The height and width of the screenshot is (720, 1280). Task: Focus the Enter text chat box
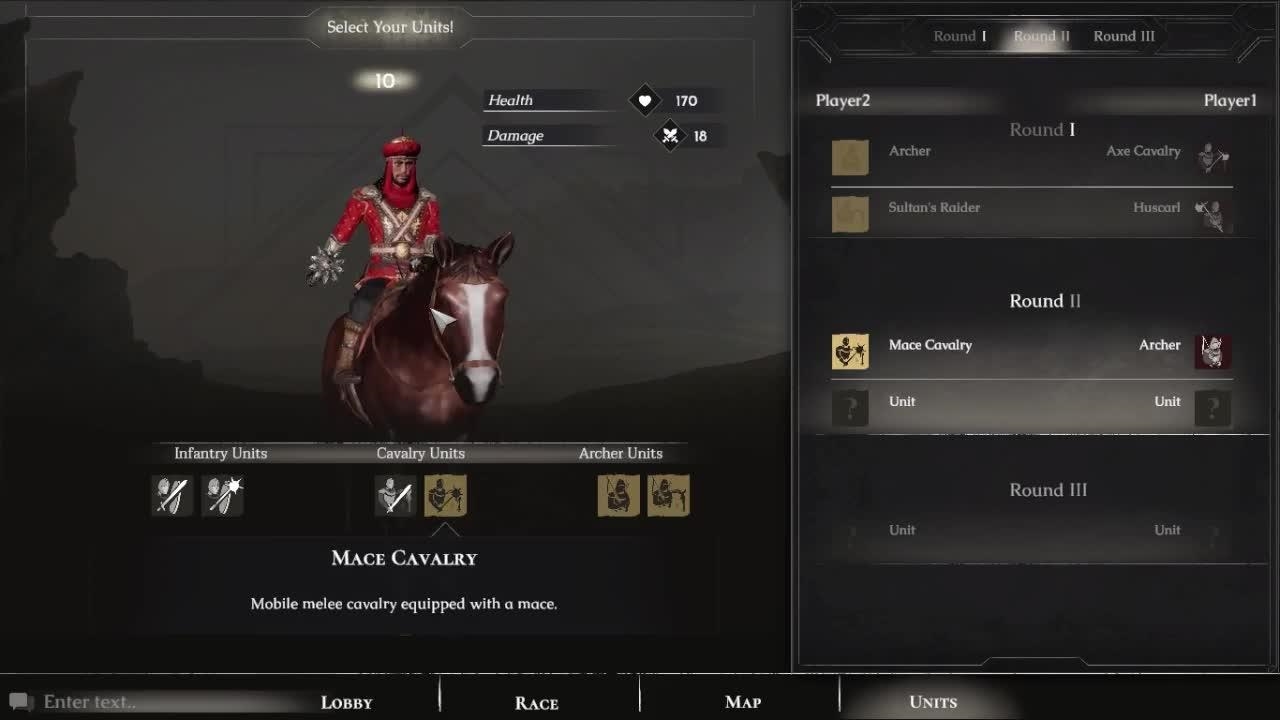(150, 702)
